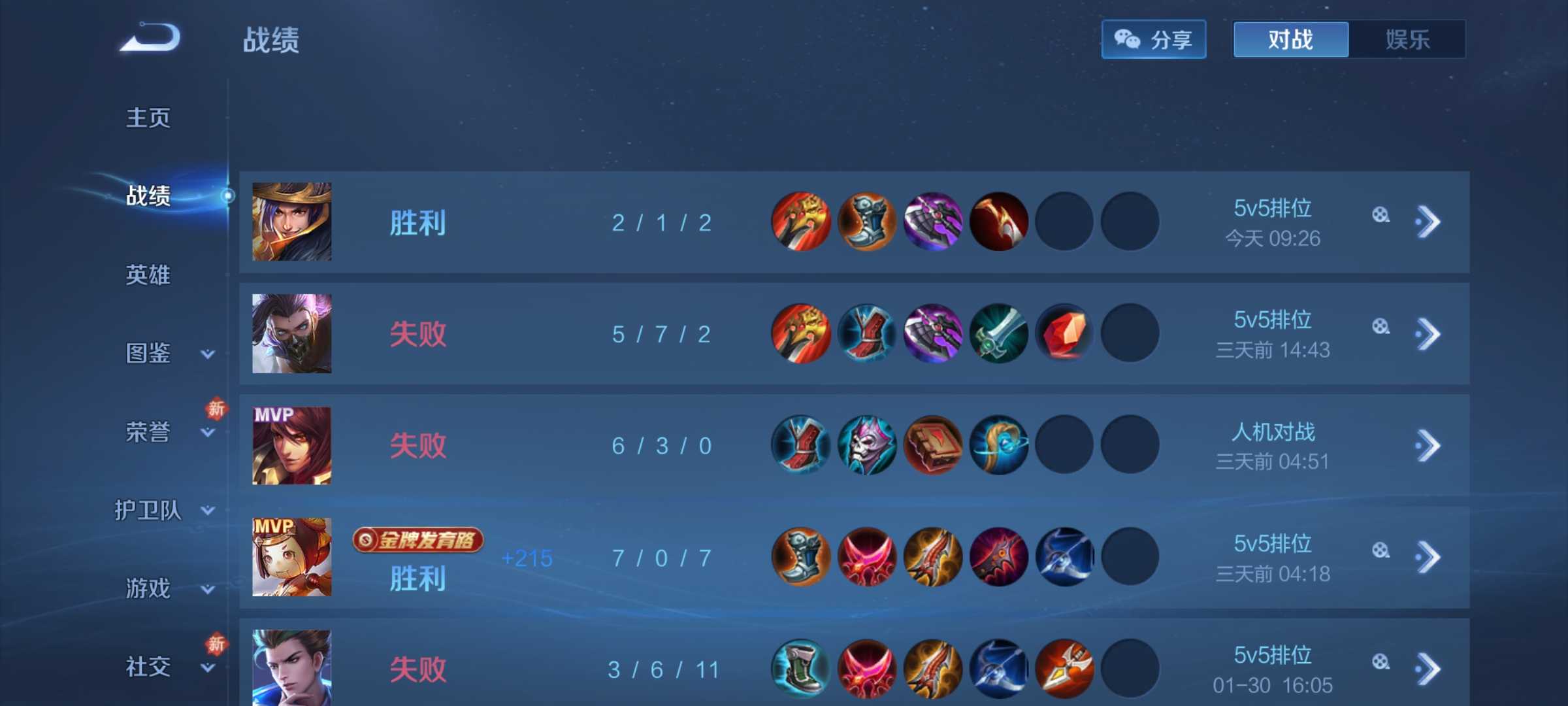
Task: Switch to the 娱乐 tab
Action: coord(1407,40)
